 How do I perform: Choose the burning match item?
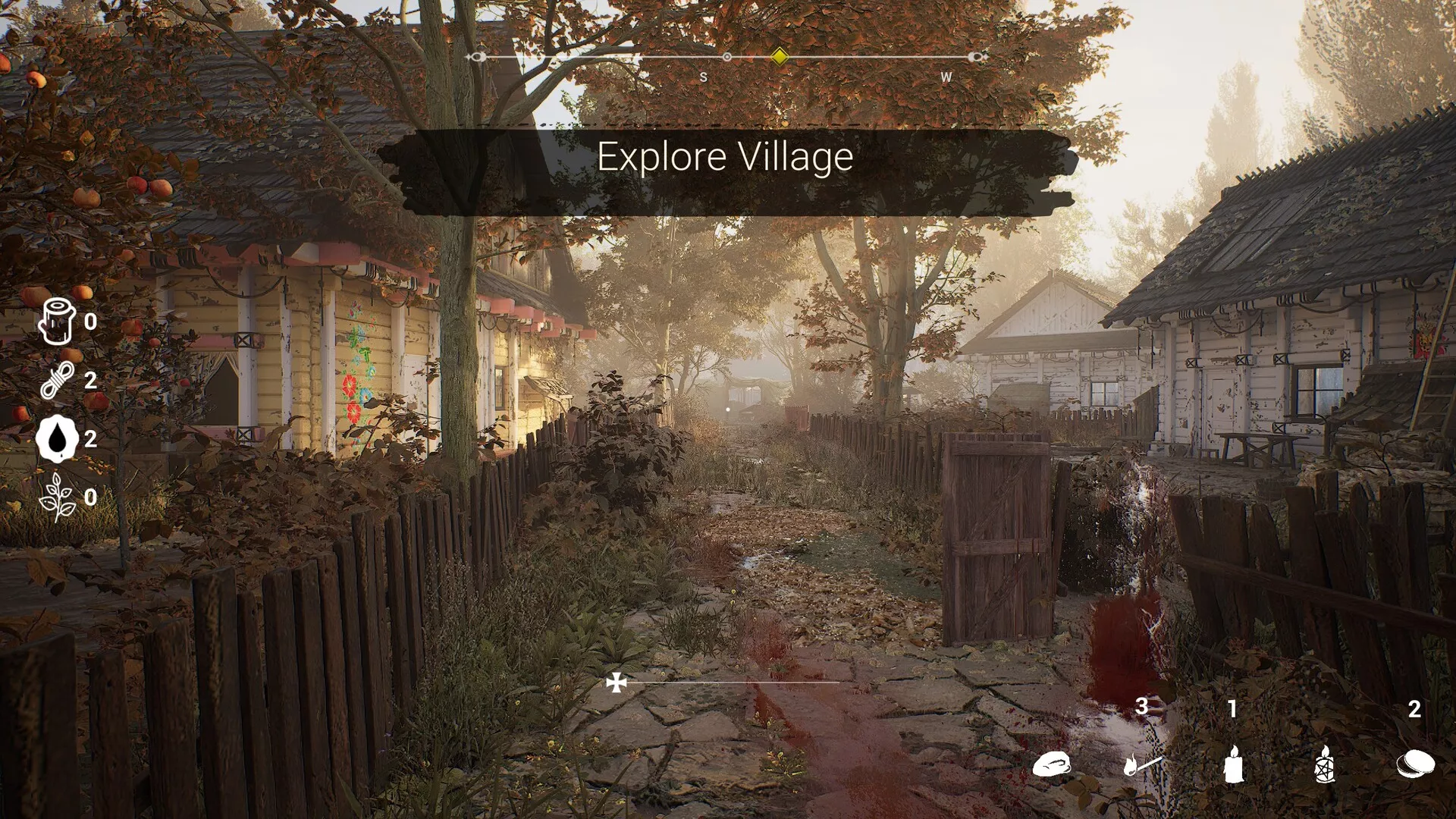[x=1142, y=764]
